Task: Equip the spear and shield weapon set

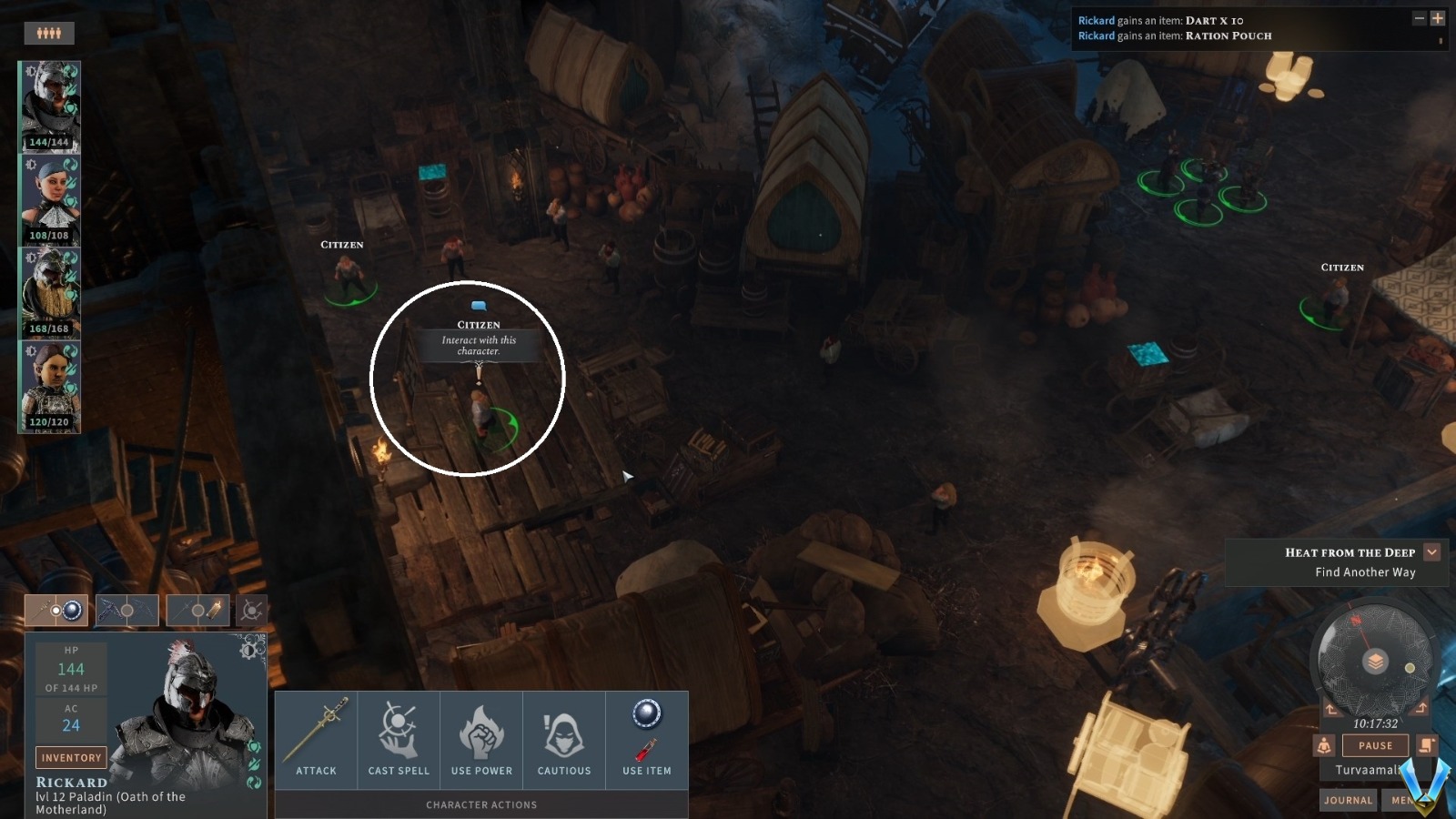Action: 56,610
